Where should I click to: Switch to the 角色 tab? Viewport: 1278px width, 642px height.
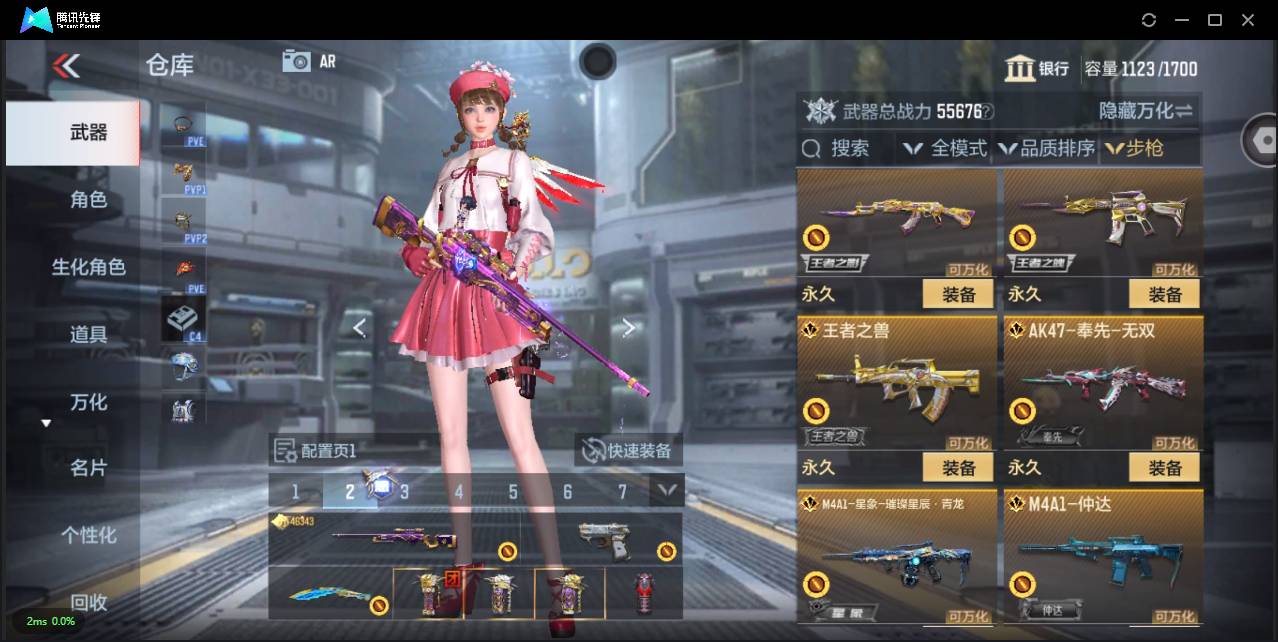pyautogui.click(x=88, y=200)
